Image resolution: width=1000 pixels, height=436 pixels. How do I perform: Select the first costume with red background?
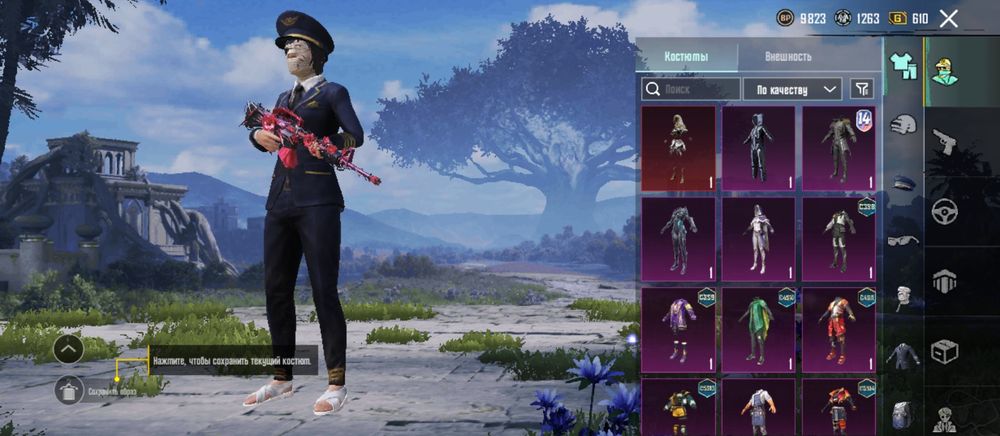(678, 147)
